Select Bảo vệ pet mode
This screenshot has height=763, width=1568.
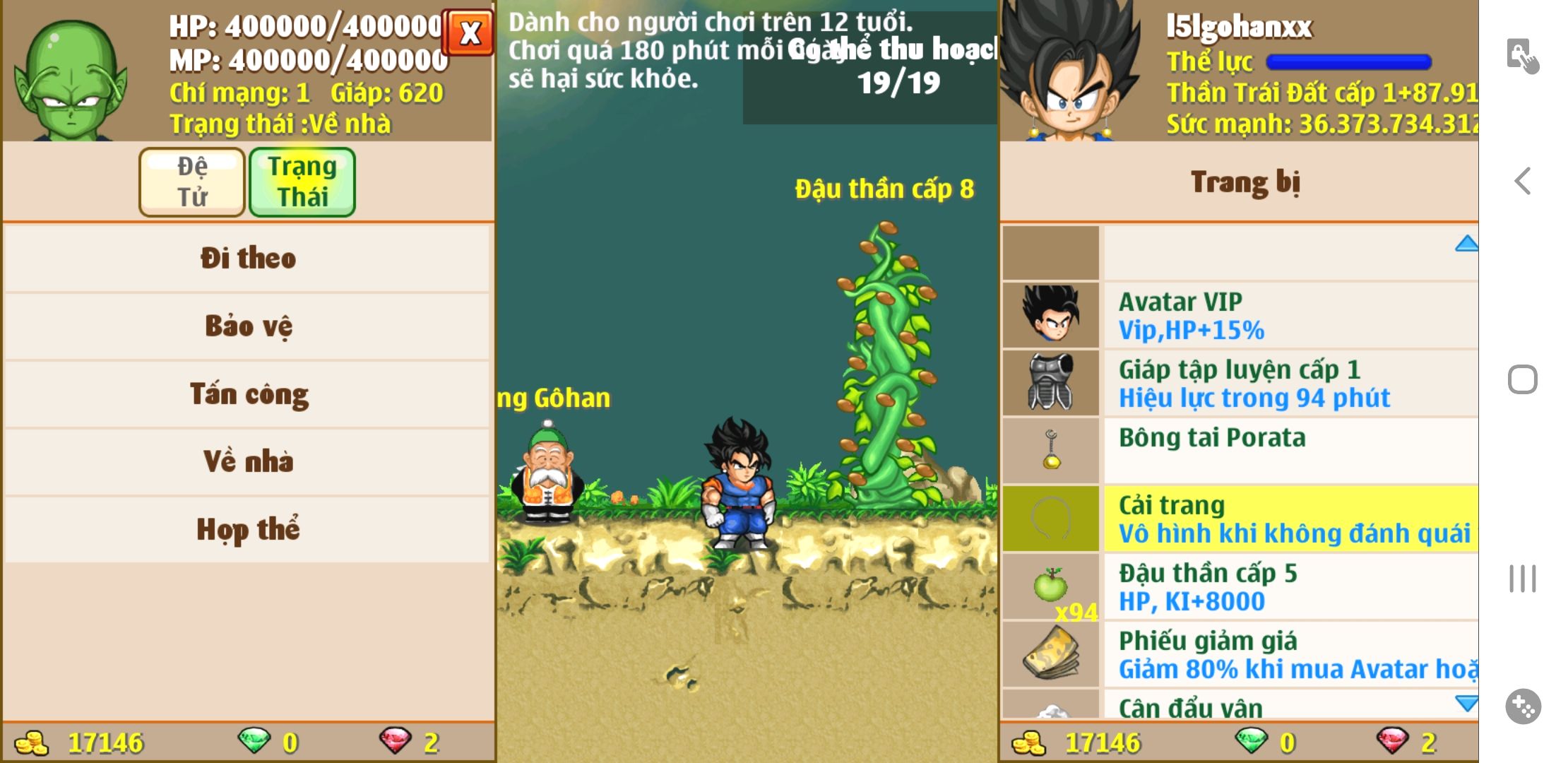(247, 326)
